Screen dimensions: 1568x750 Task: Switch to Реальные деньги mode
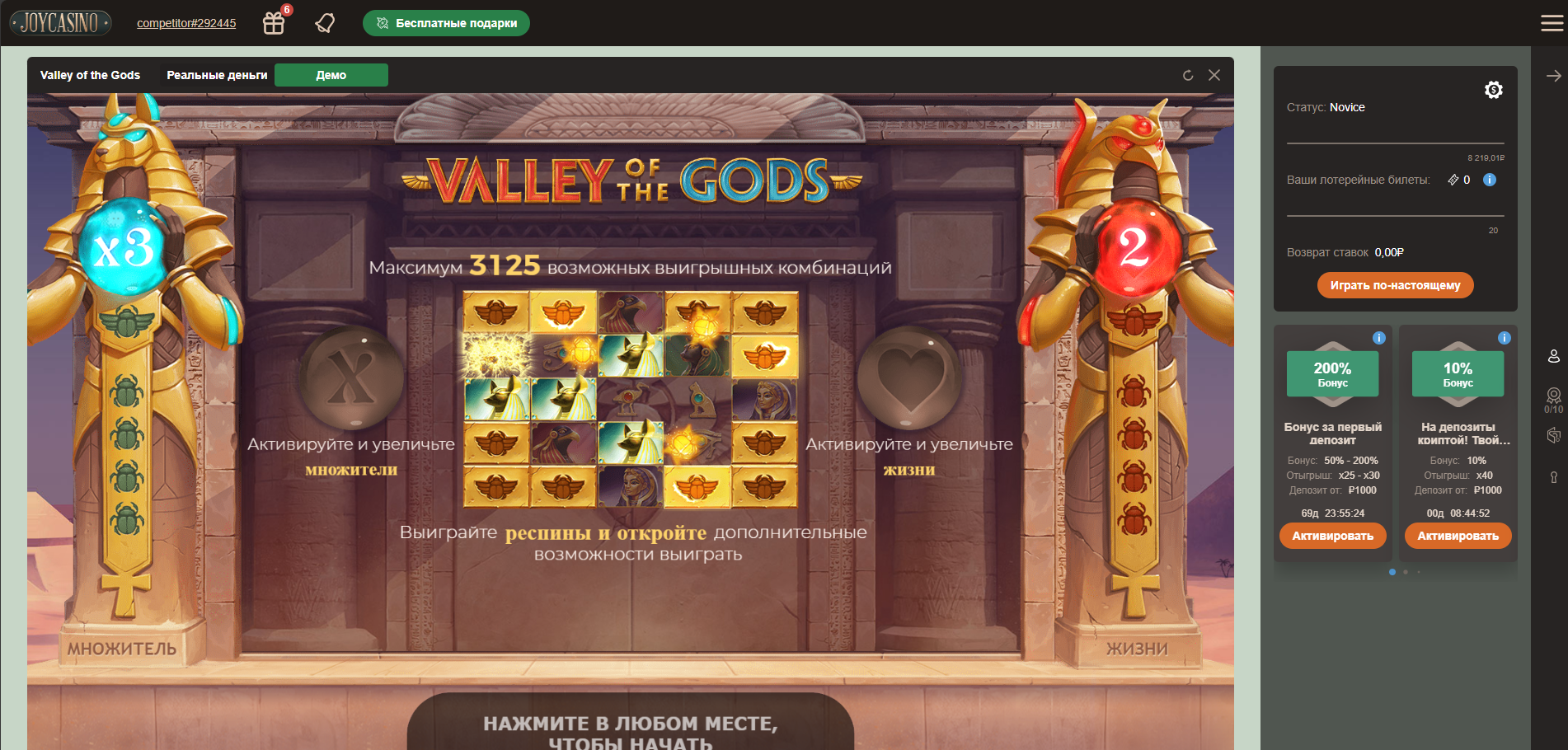[216, 74]
